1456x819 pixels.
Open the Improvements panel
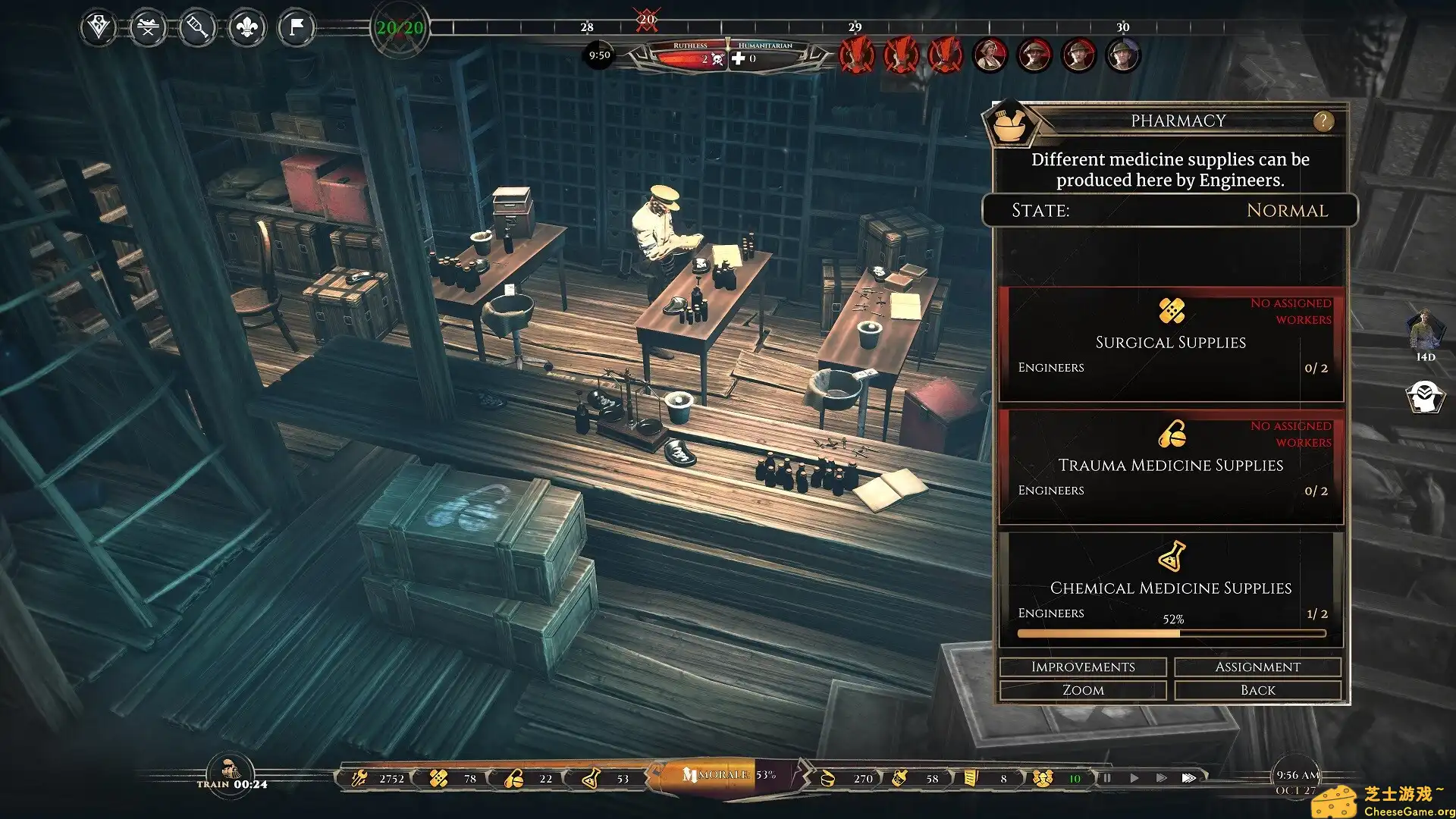[1083, 667]
